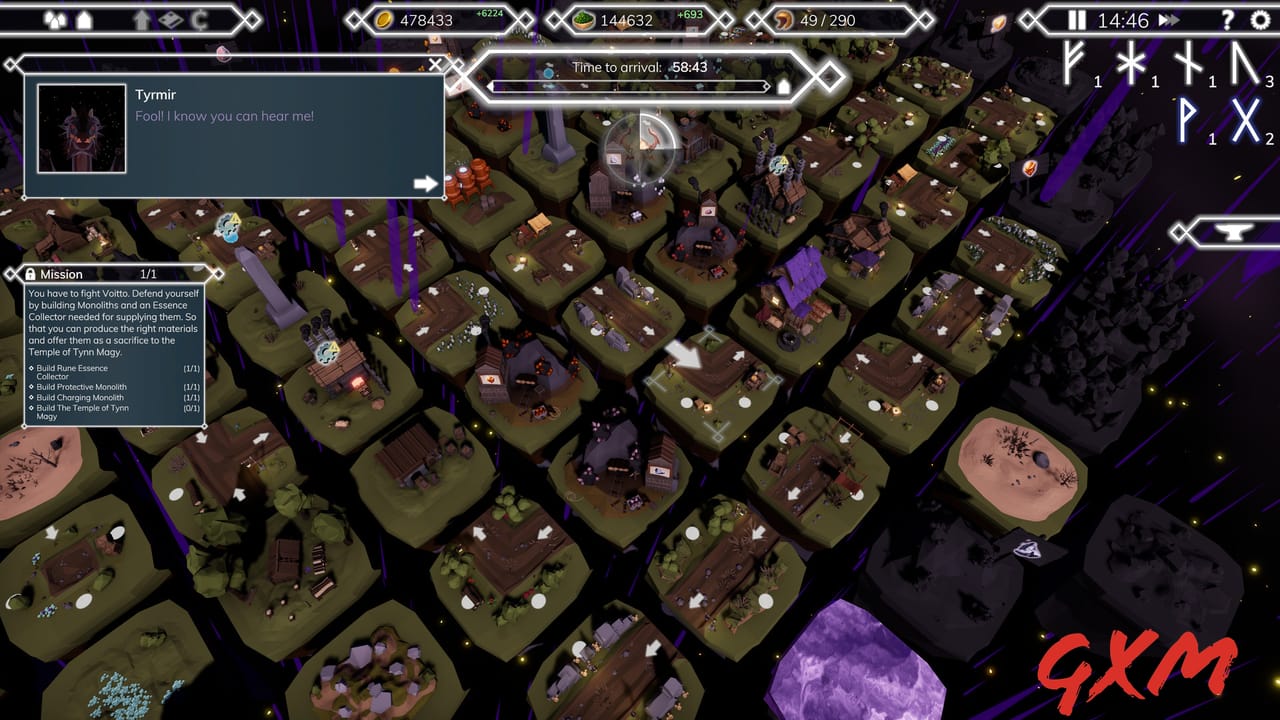Toggle game pause with the pause button
This screenshot has width=1280, height=720.
pos(1077,19)
